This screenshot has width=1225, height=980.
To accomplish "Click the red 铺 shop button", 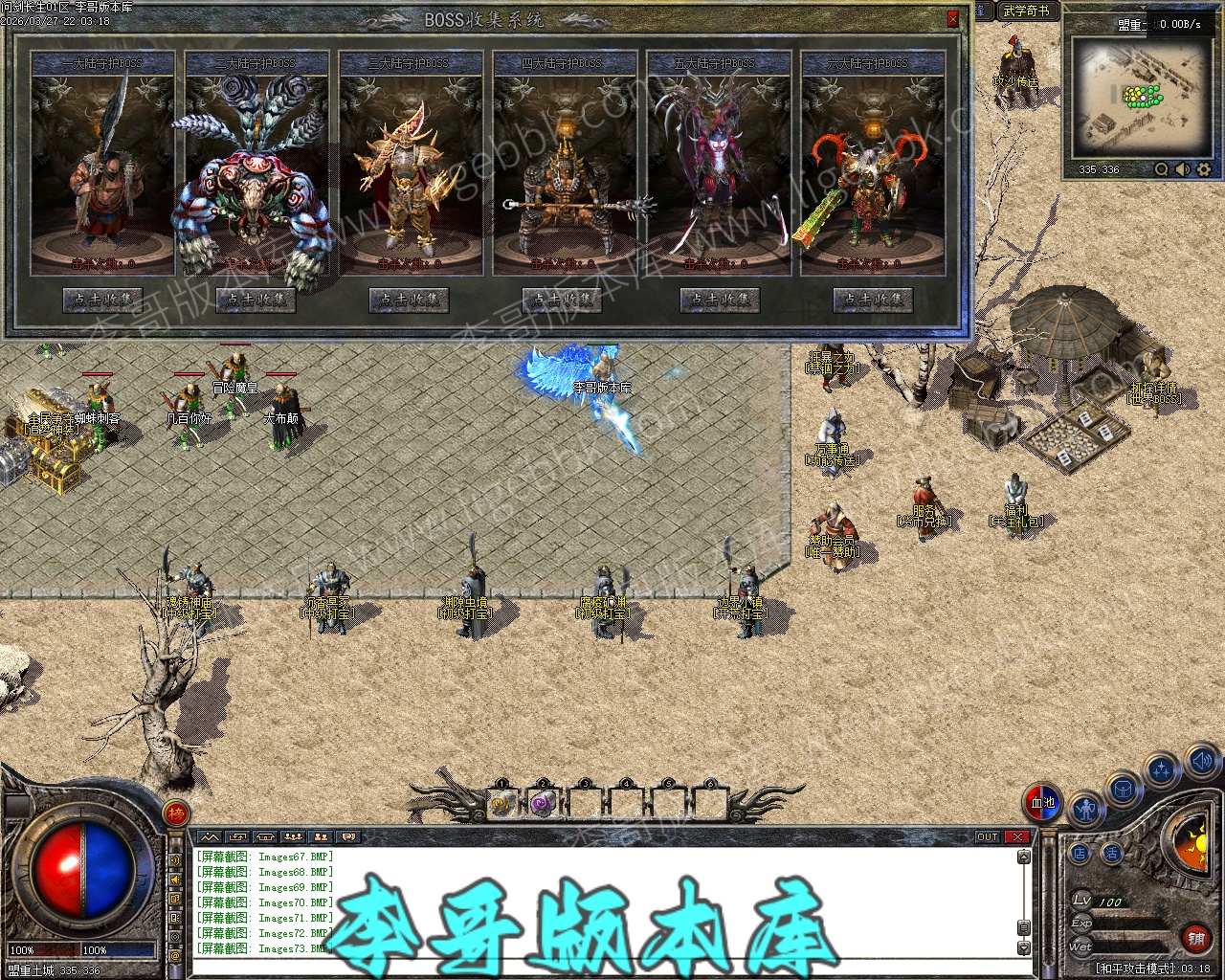I will [1195, 939].
